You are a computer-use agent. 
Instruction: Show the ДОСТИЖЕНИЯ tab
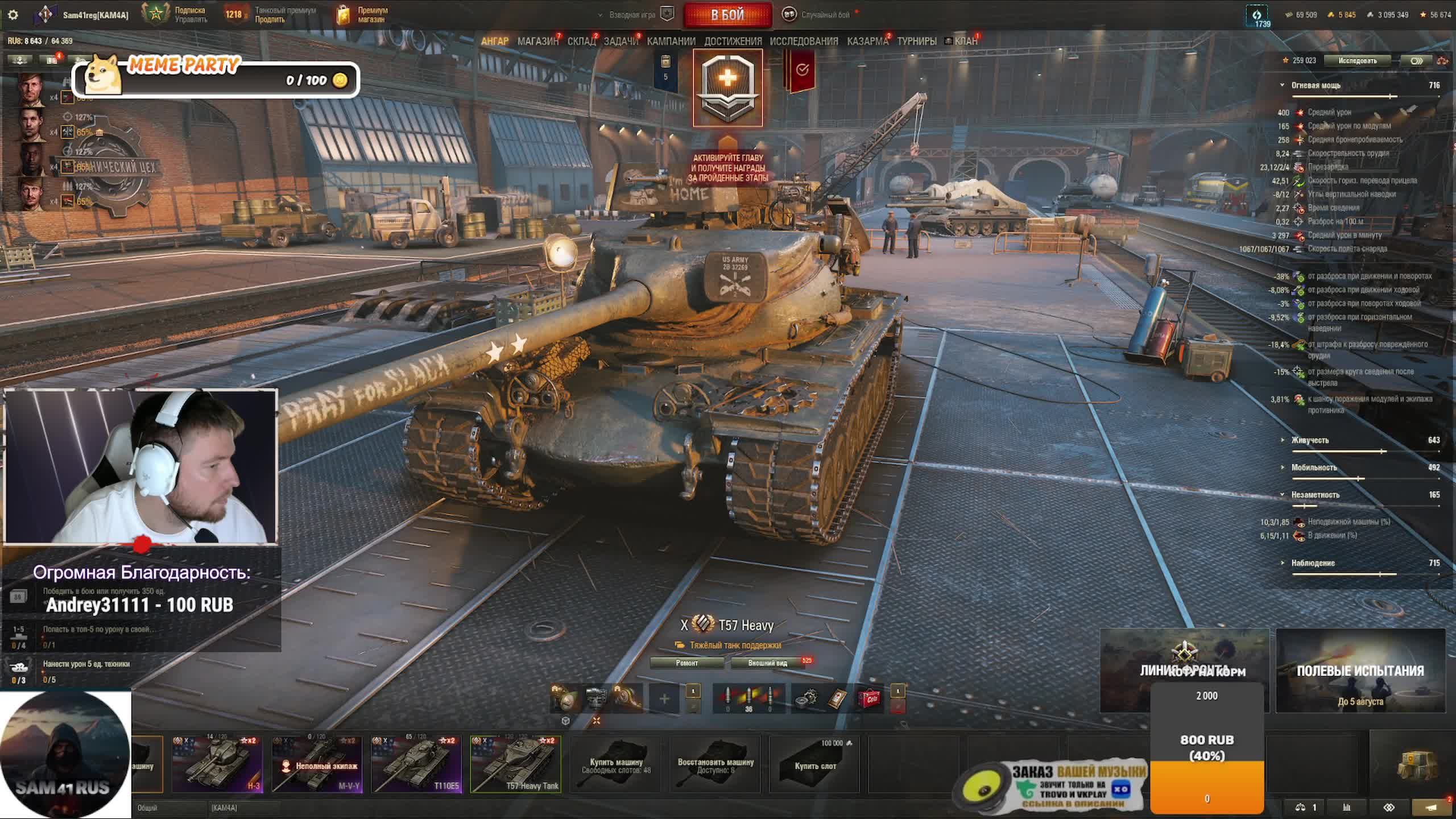click(733, 41)
